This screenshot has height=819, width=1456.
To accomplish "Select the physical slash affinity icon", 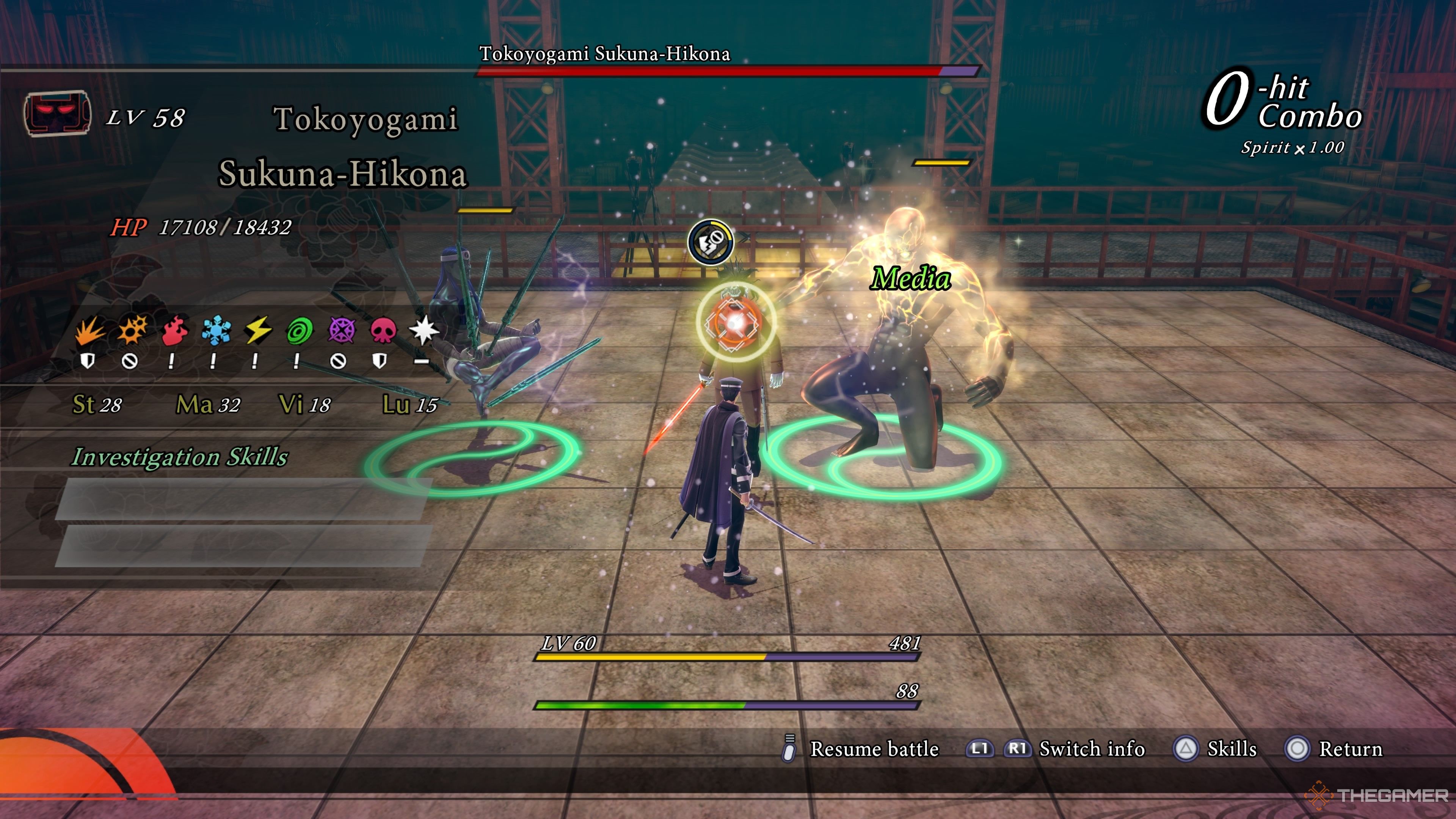I will [89, 330].
